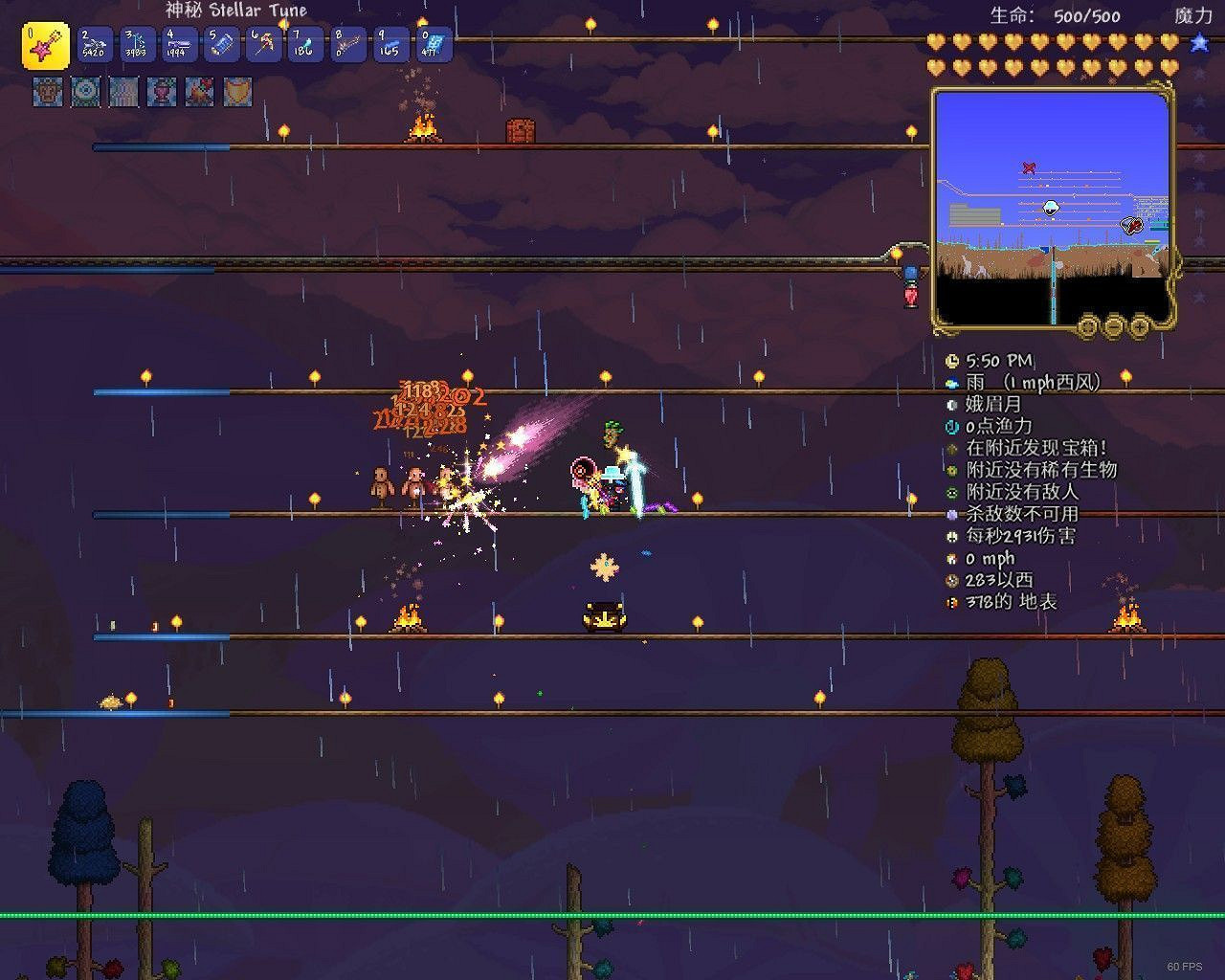This screenshot has width=1225, height=980.
Task: Click the mana star in top right corner
Action: click(1197, 43)
